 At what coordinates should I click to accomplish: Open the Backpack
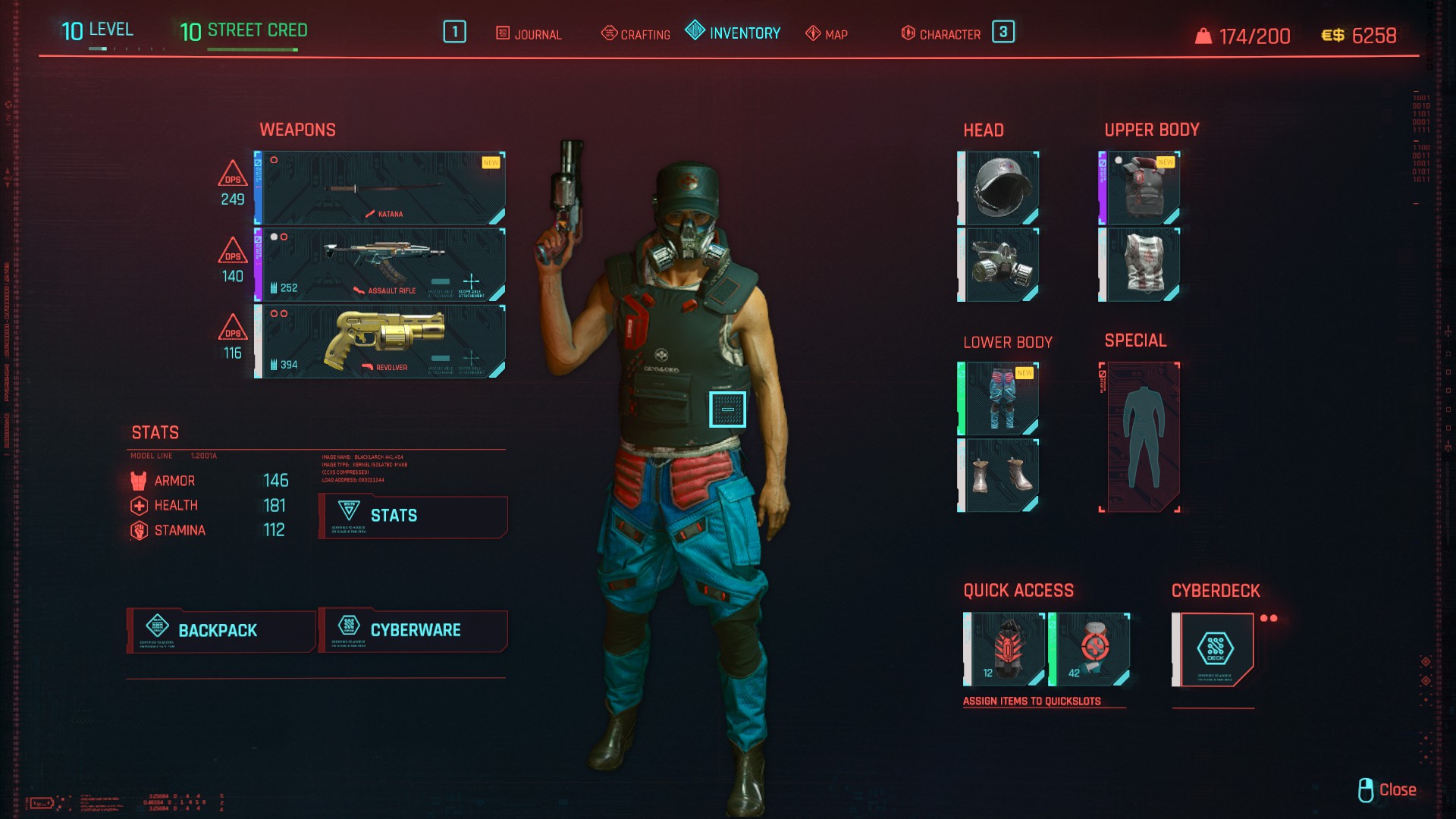[221, 630]
